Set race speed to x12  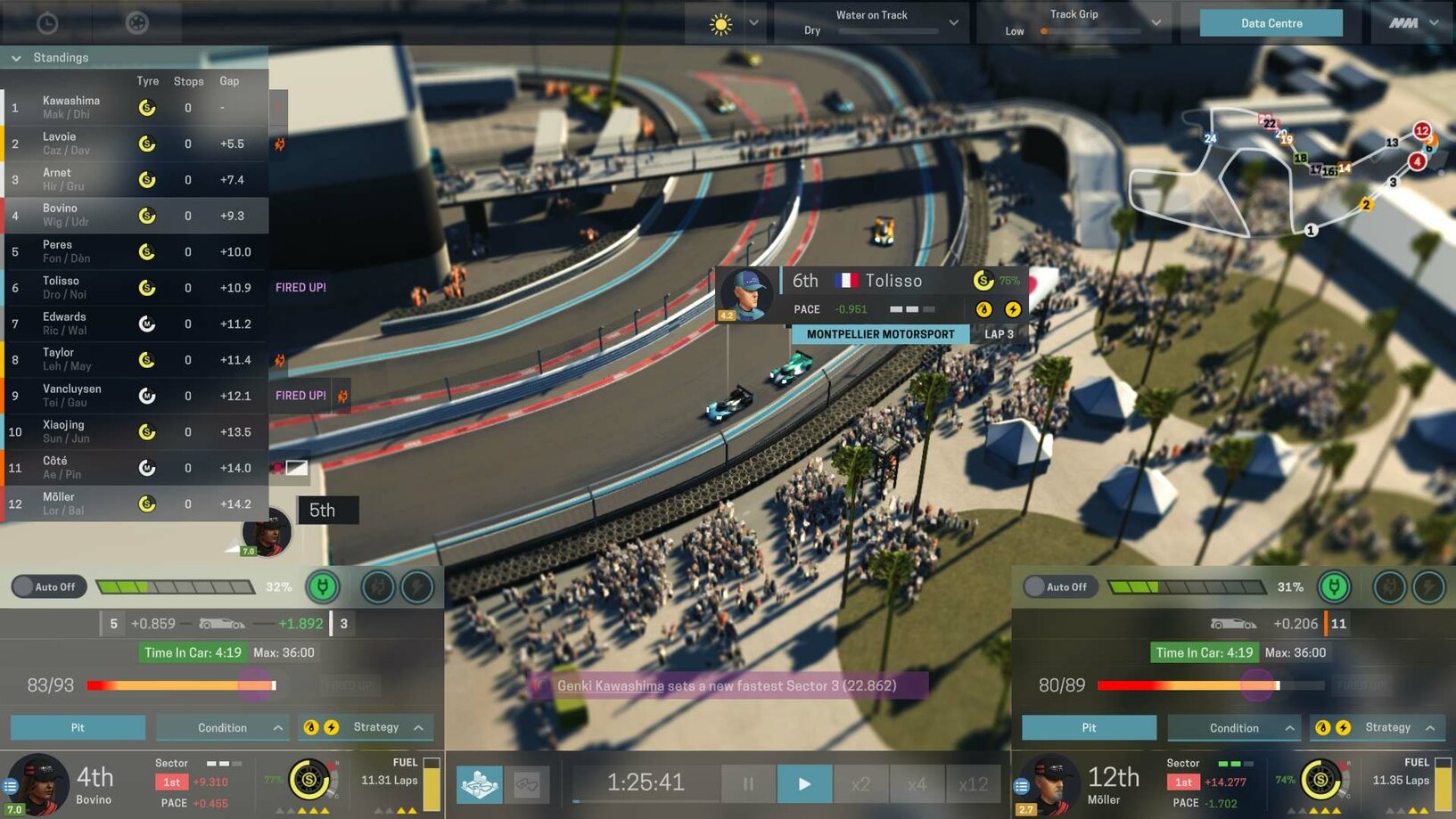[973, 782]
